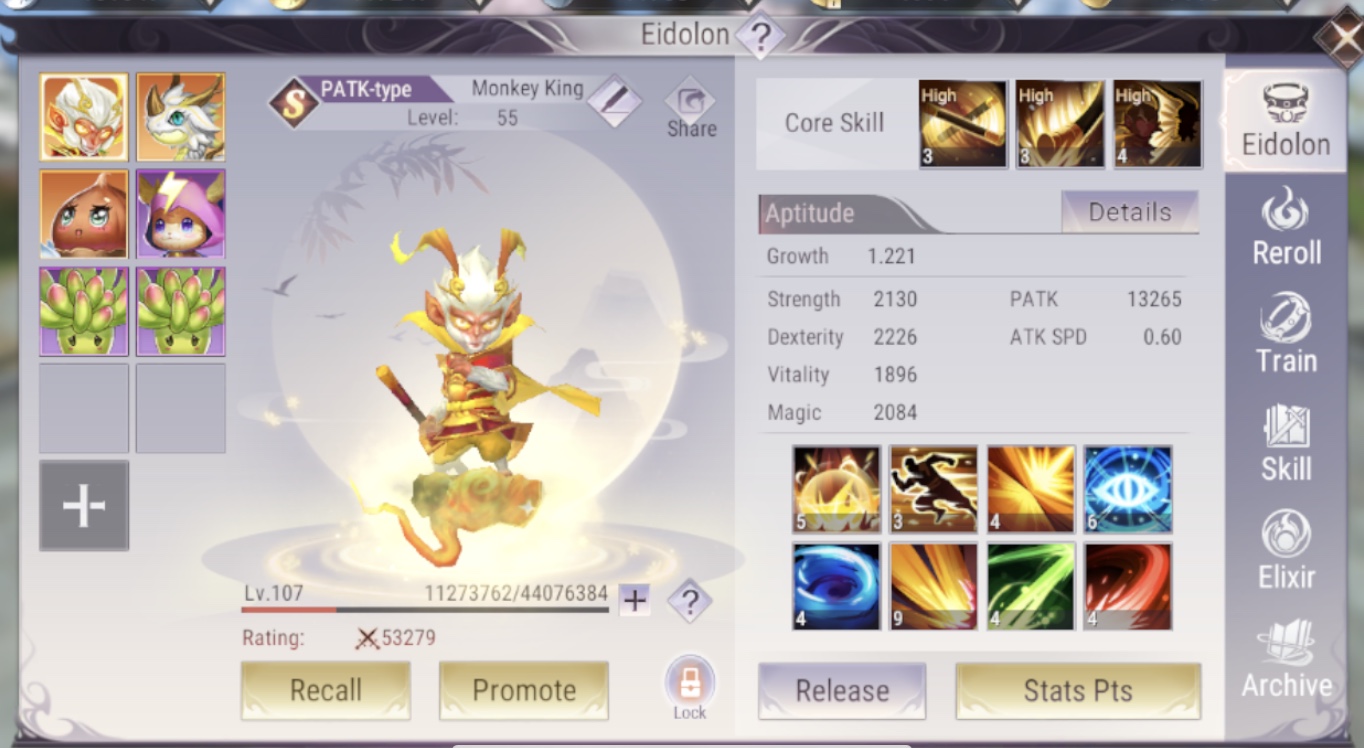Open the Elixir panel
The height and width of the screenshot is (748, 1364).
coord(1286,555)
